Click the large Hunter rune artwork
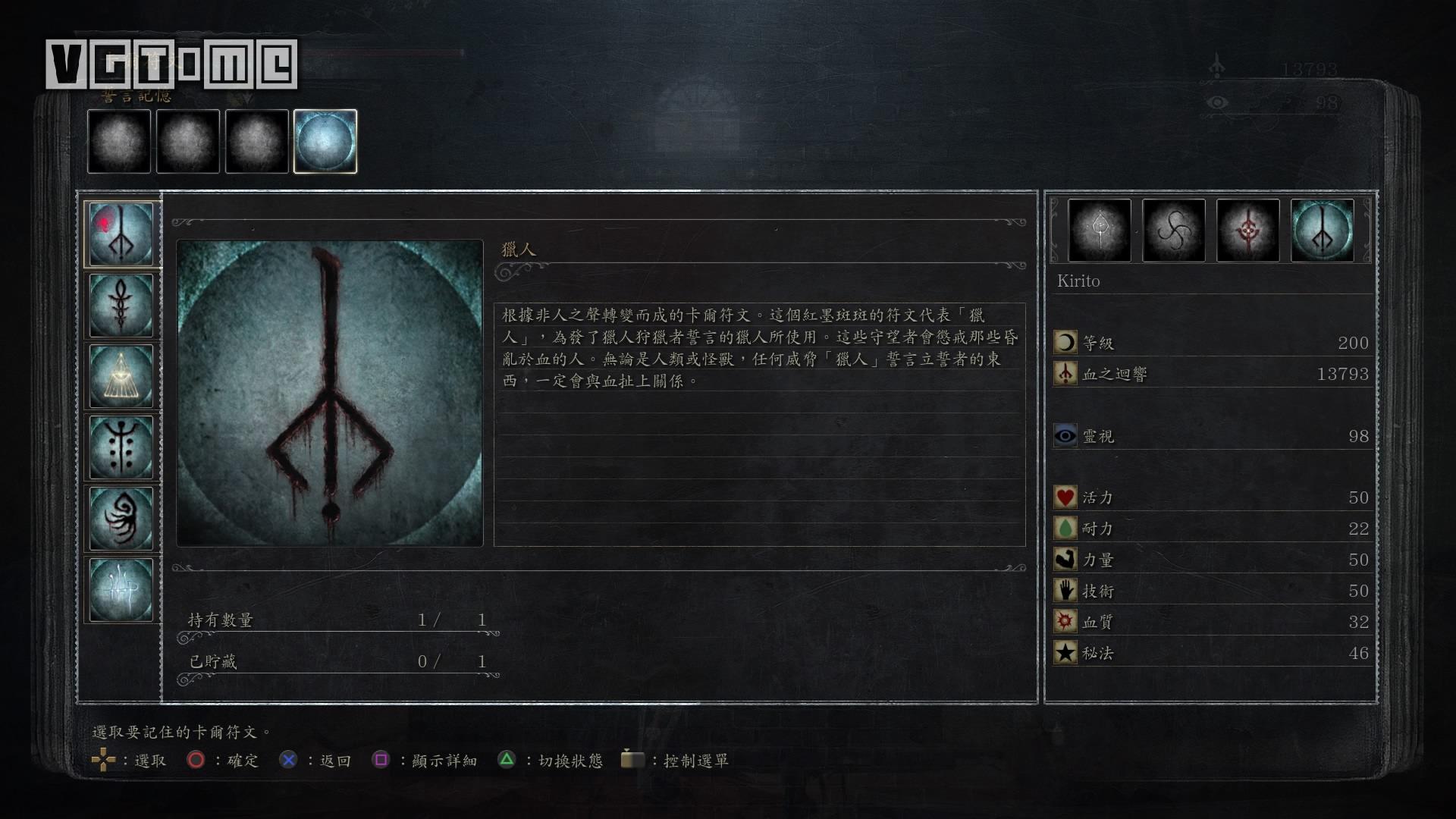 [x=330, y=393]
